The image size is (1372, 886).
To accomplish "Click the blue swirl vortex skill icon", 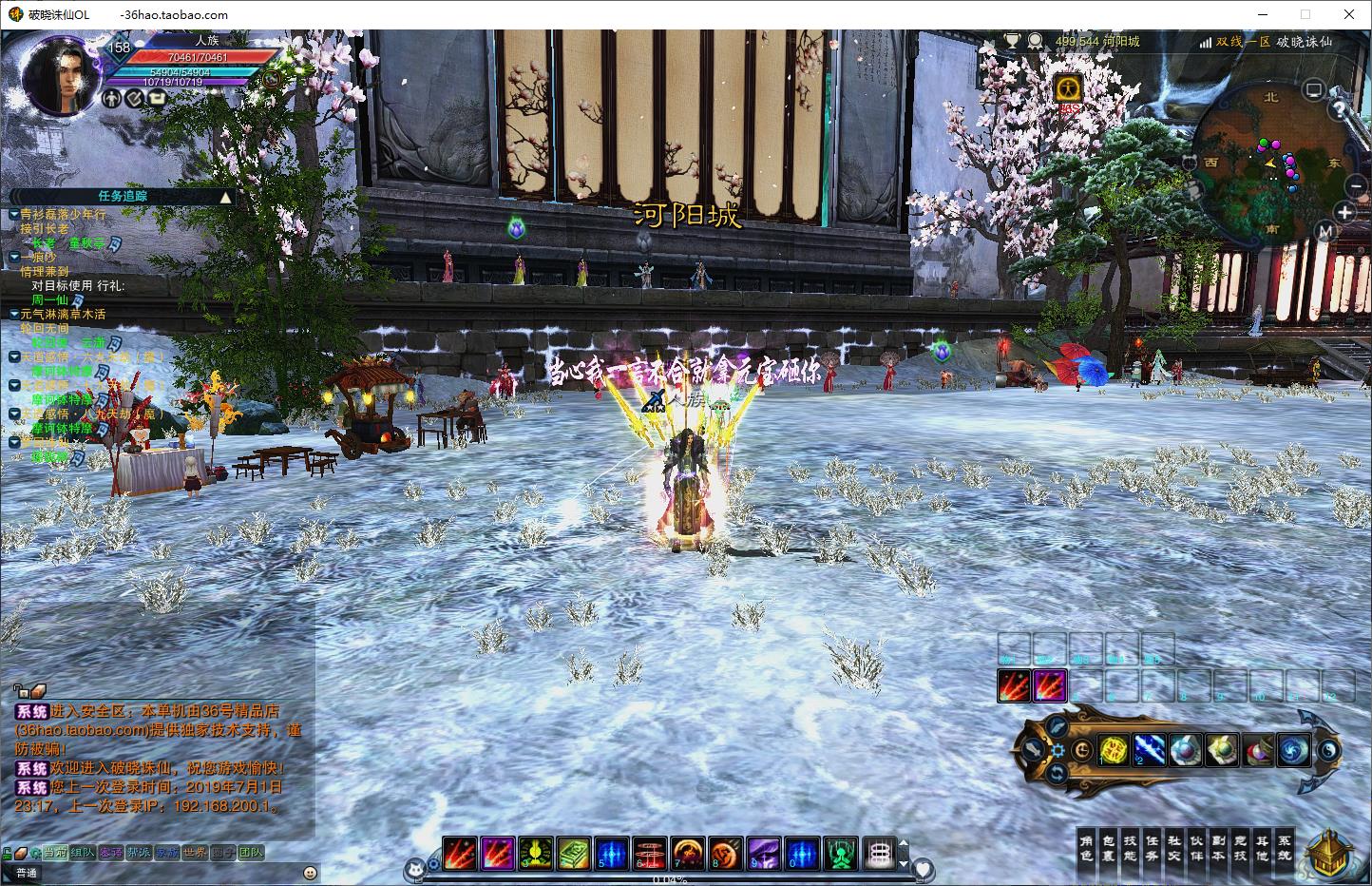I will [x=1293, y=750].
